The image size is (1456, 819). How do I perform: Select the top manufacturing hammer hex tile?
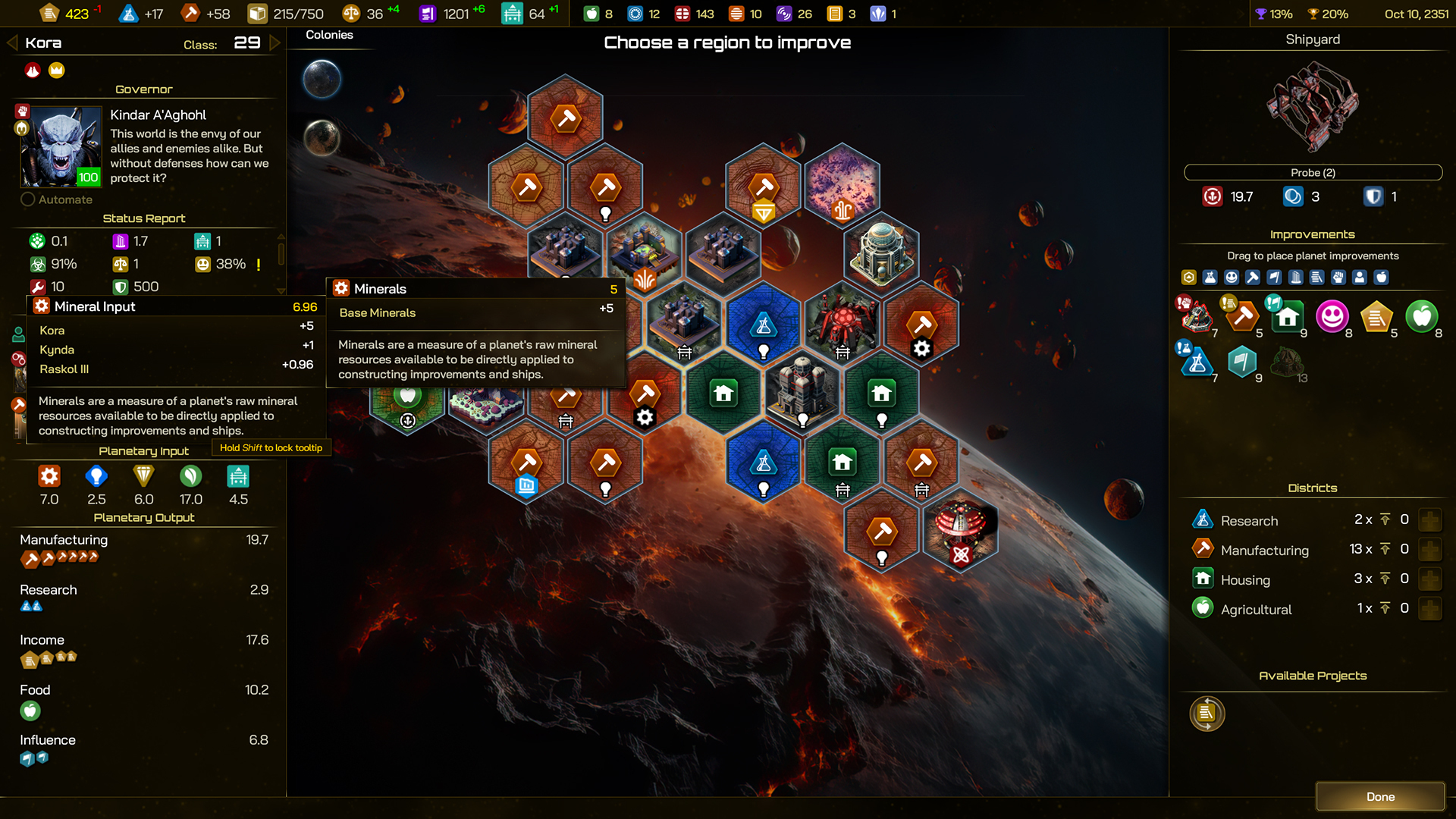click(566, 118)
